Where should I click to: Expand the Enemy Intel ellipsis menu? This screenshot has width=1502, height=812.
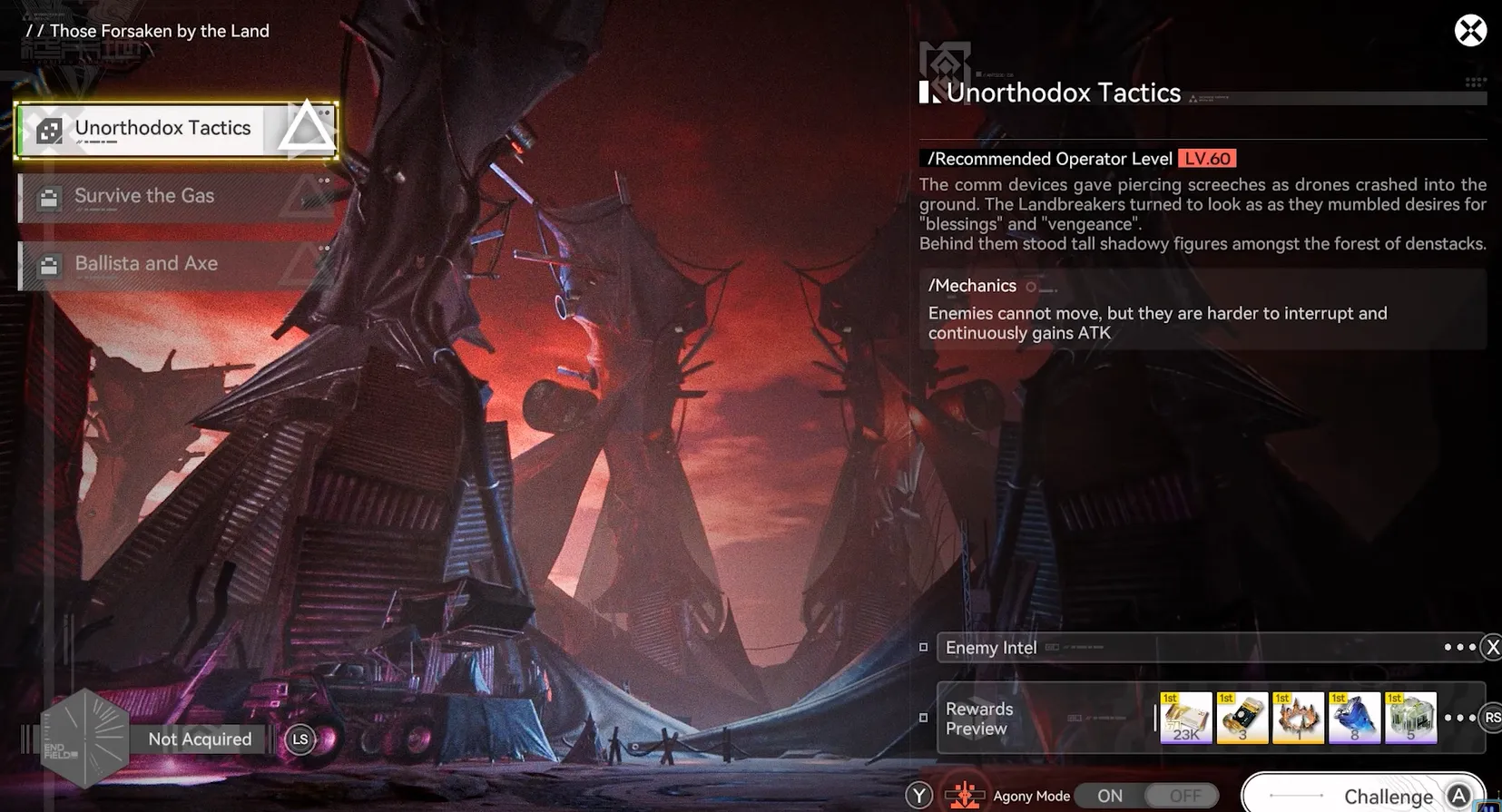(1460, 647)
